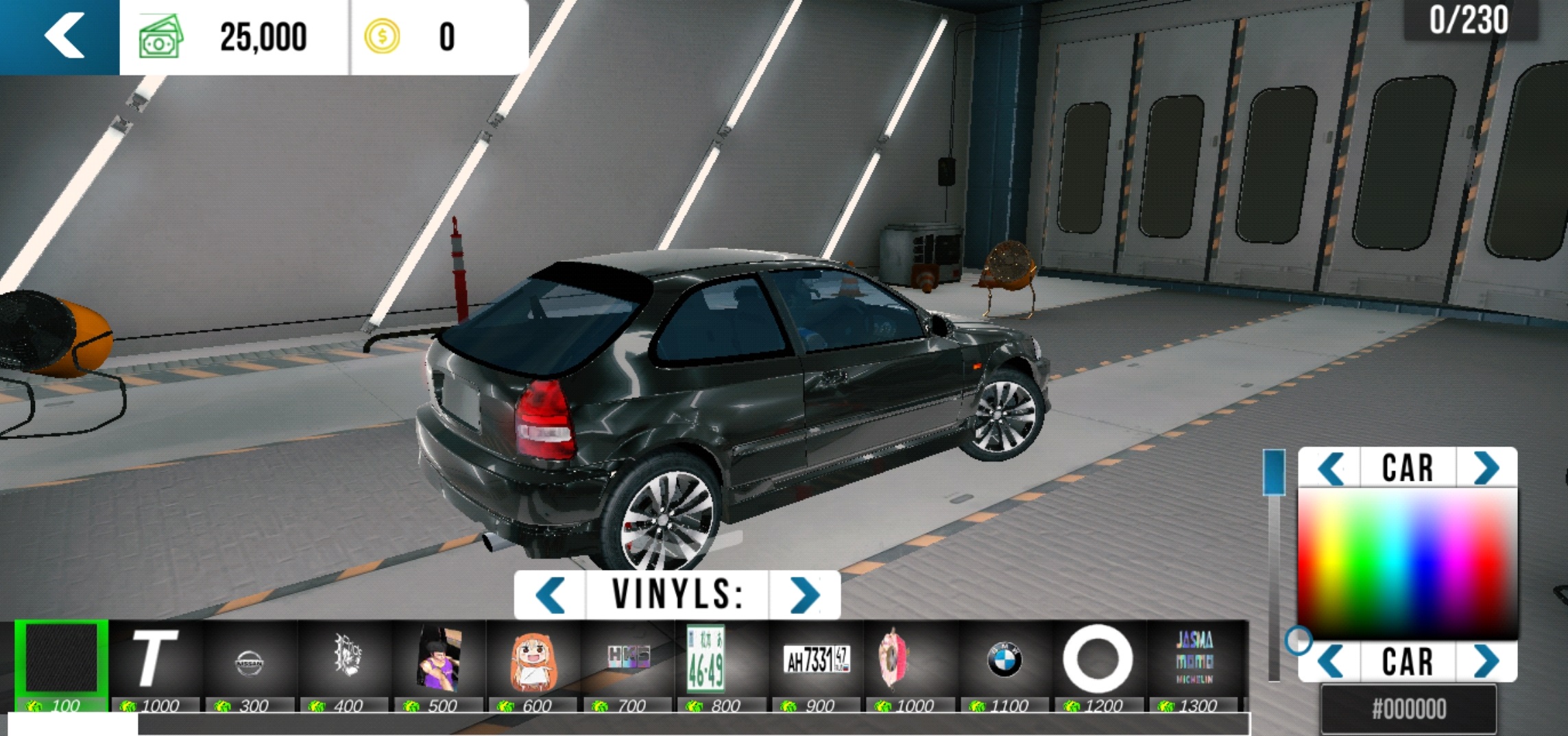Image resolution: width=1568 pixels, height=736 pixels.
Task: Select the JASMA Momo Michelin sticker vinyl
Action: coord(1194,658)
